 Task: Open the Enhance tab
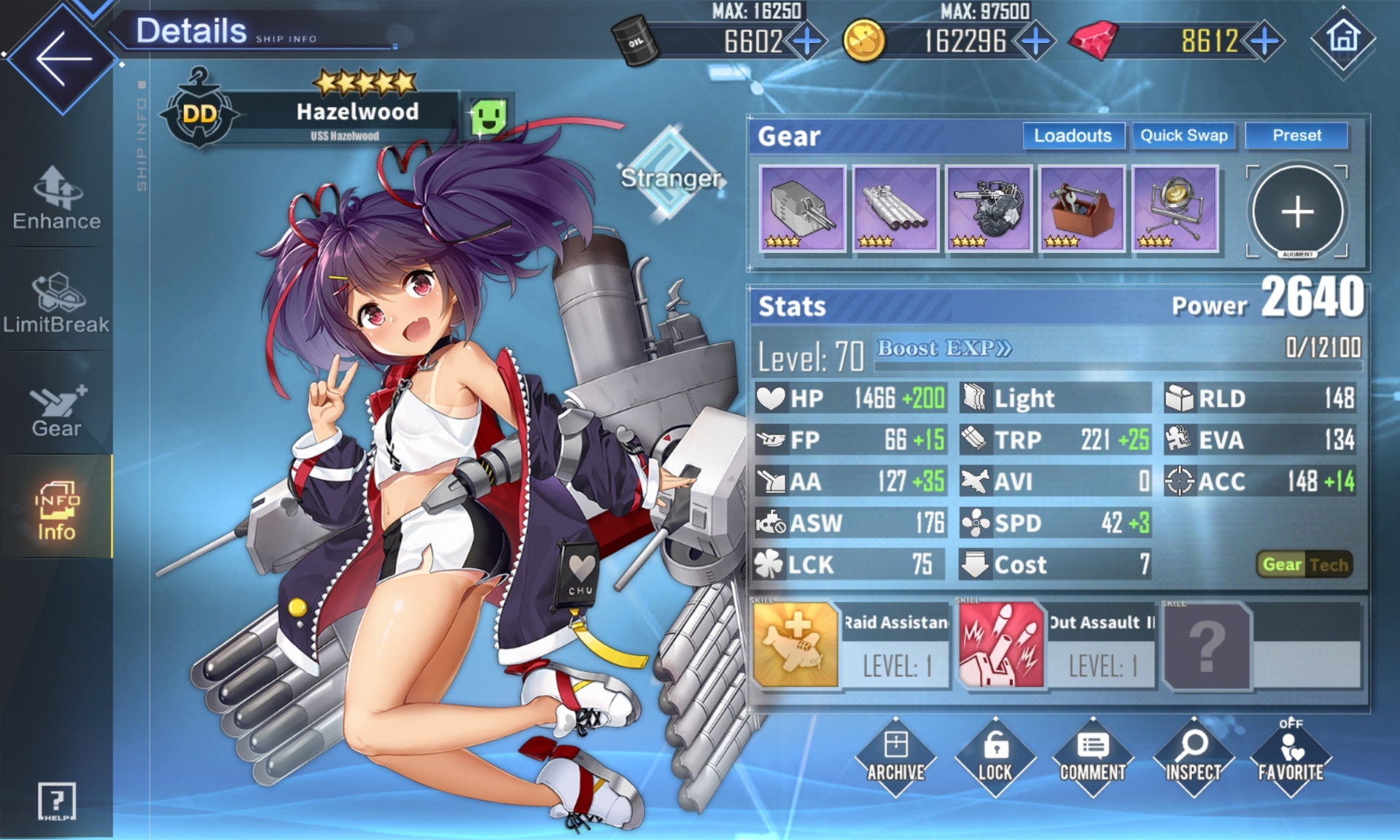57,198
